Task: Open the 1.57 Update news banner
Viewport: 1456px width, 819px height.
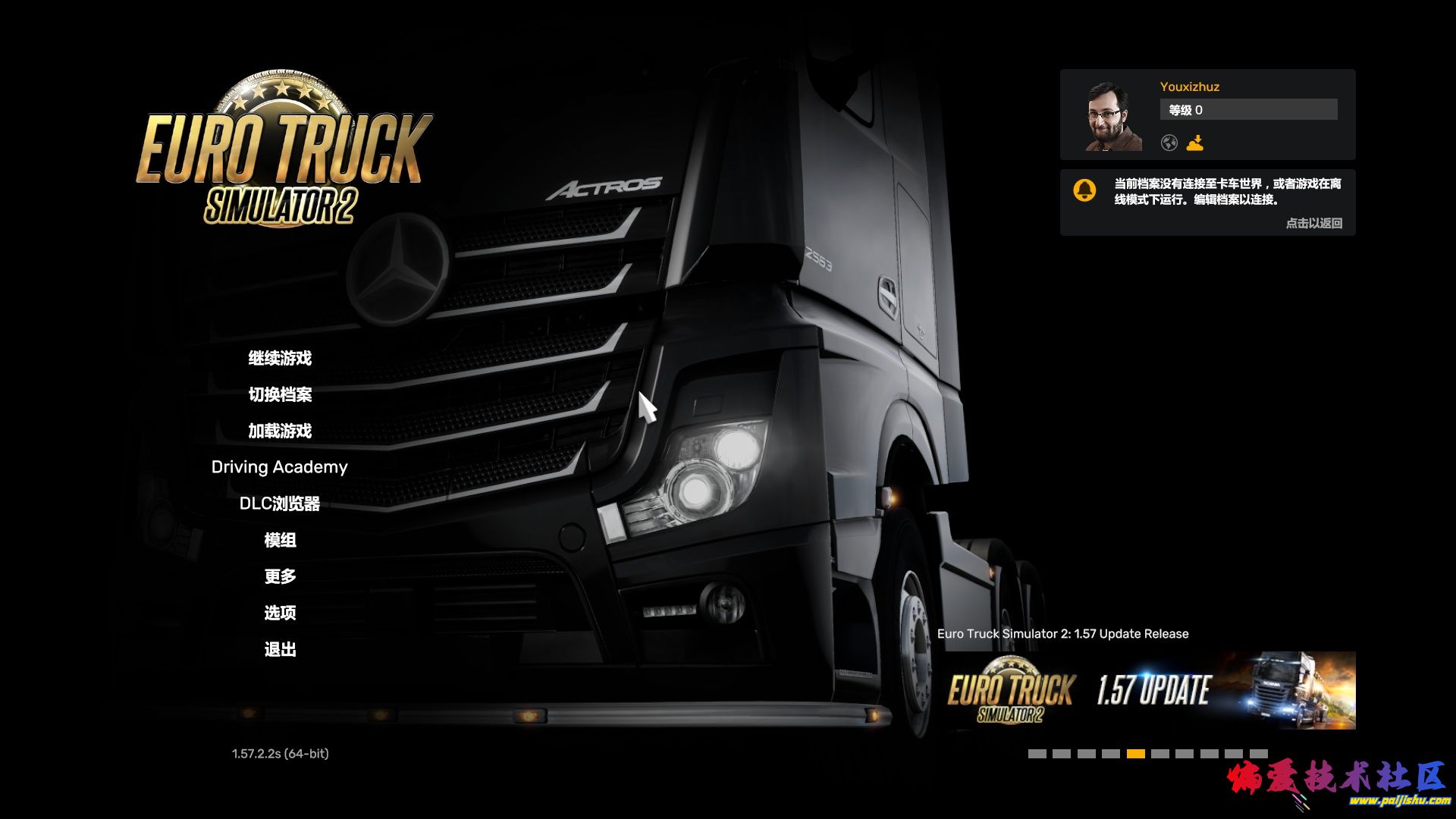Action: coord(1146,690)
